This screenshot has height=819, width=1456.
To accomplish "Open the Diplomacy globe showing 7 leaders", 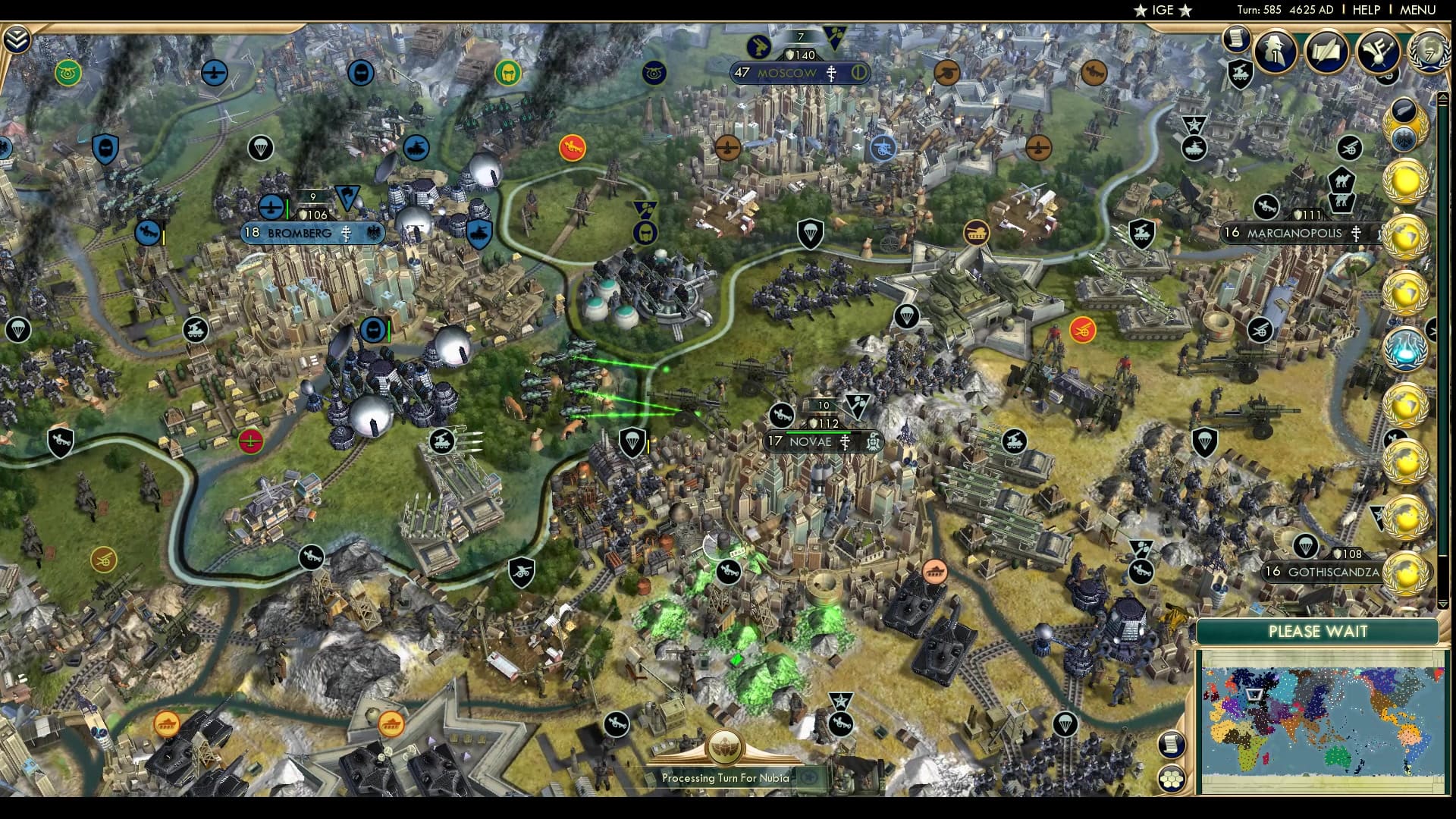I will (x=1428, y=52).
